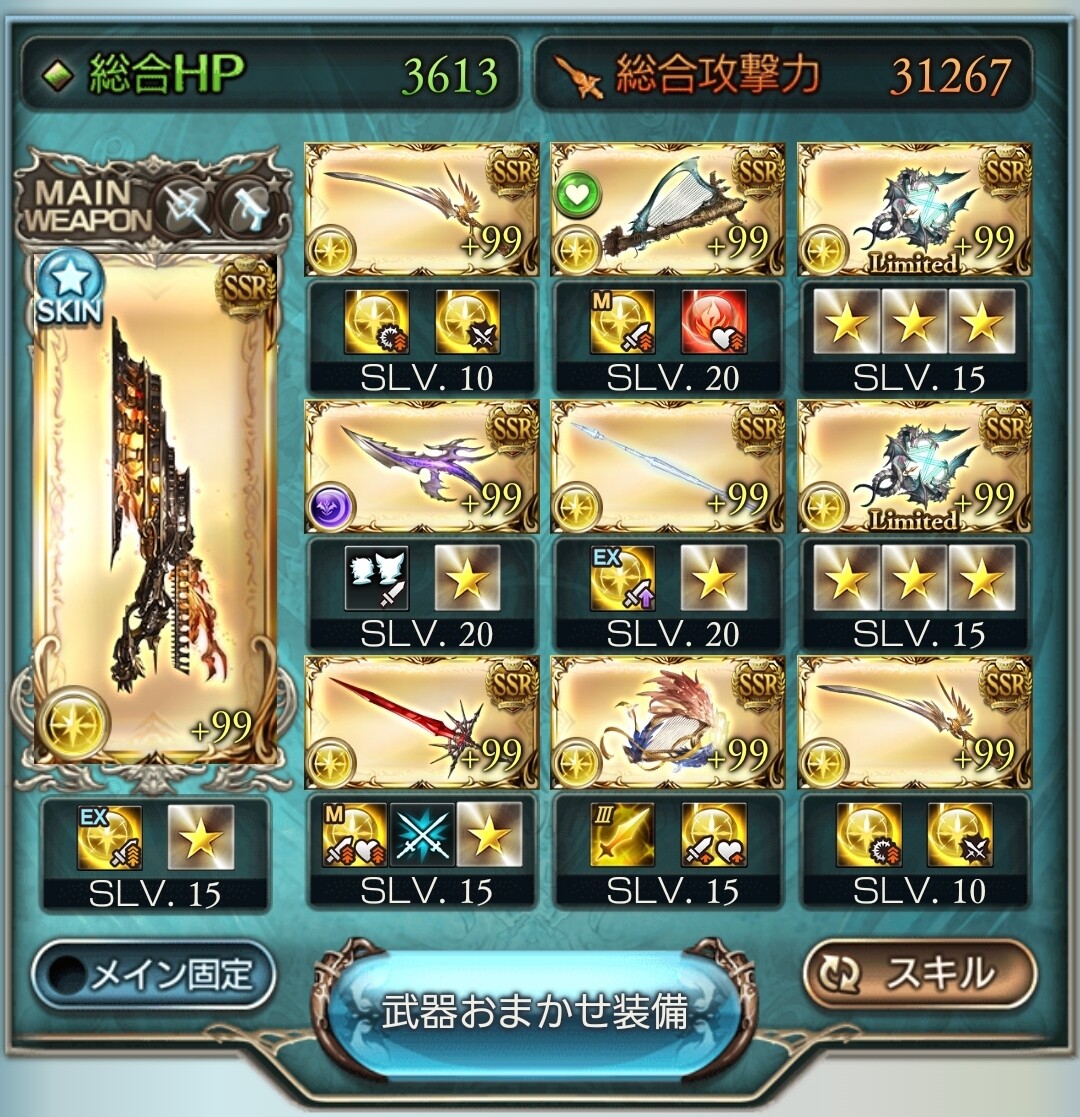Select the teal harp with green heart badge
The image size is (1080, 1117).
tap(667, 210)
